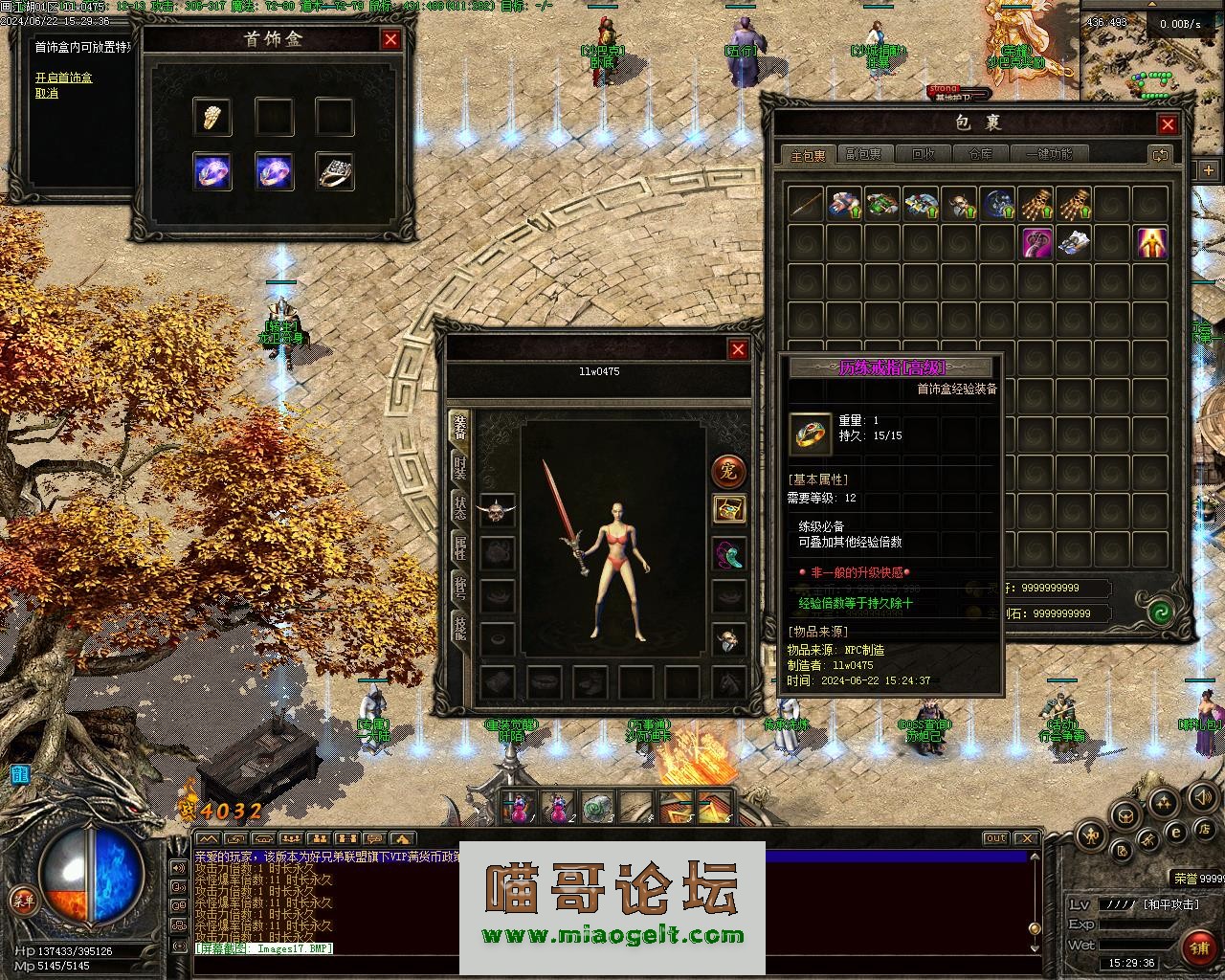
Task: Select the horned skull helmet equipment slot
Action: pos(497,510)
